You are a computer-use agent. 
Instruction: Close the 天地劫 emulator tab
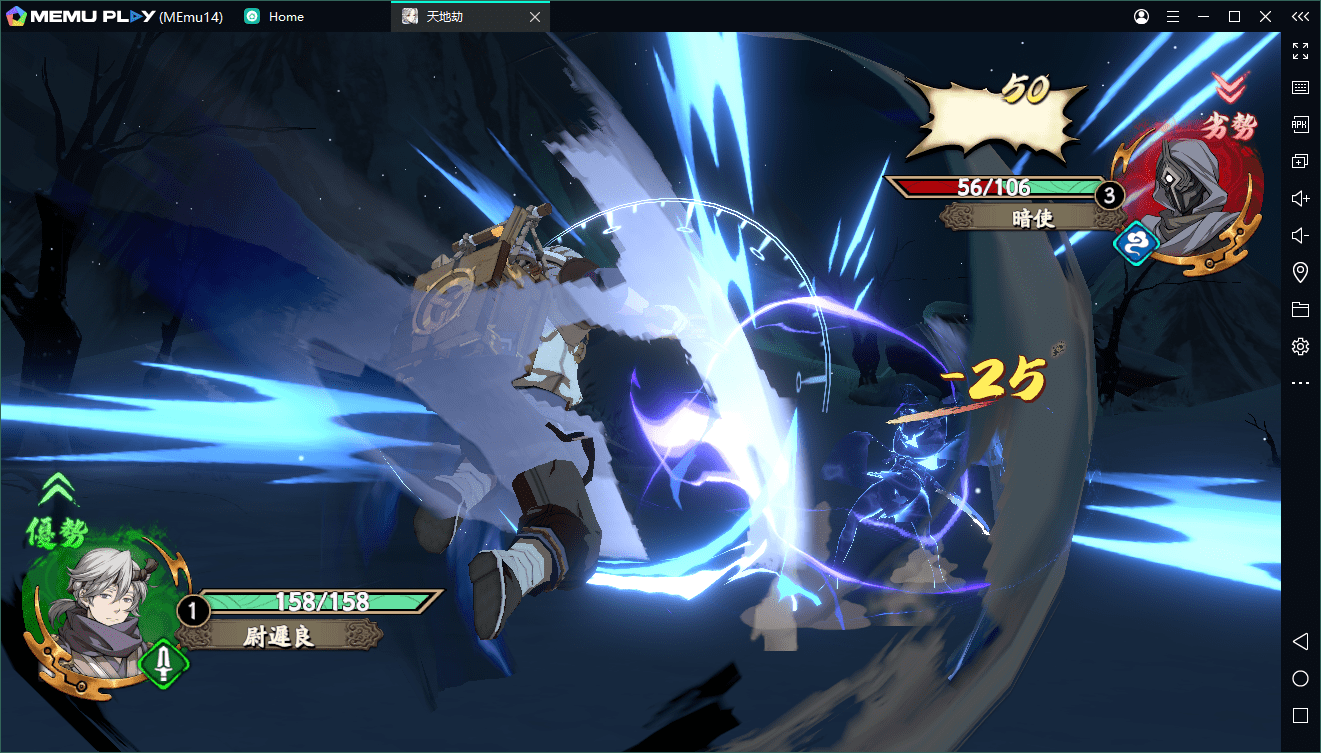tap(535, 17)
